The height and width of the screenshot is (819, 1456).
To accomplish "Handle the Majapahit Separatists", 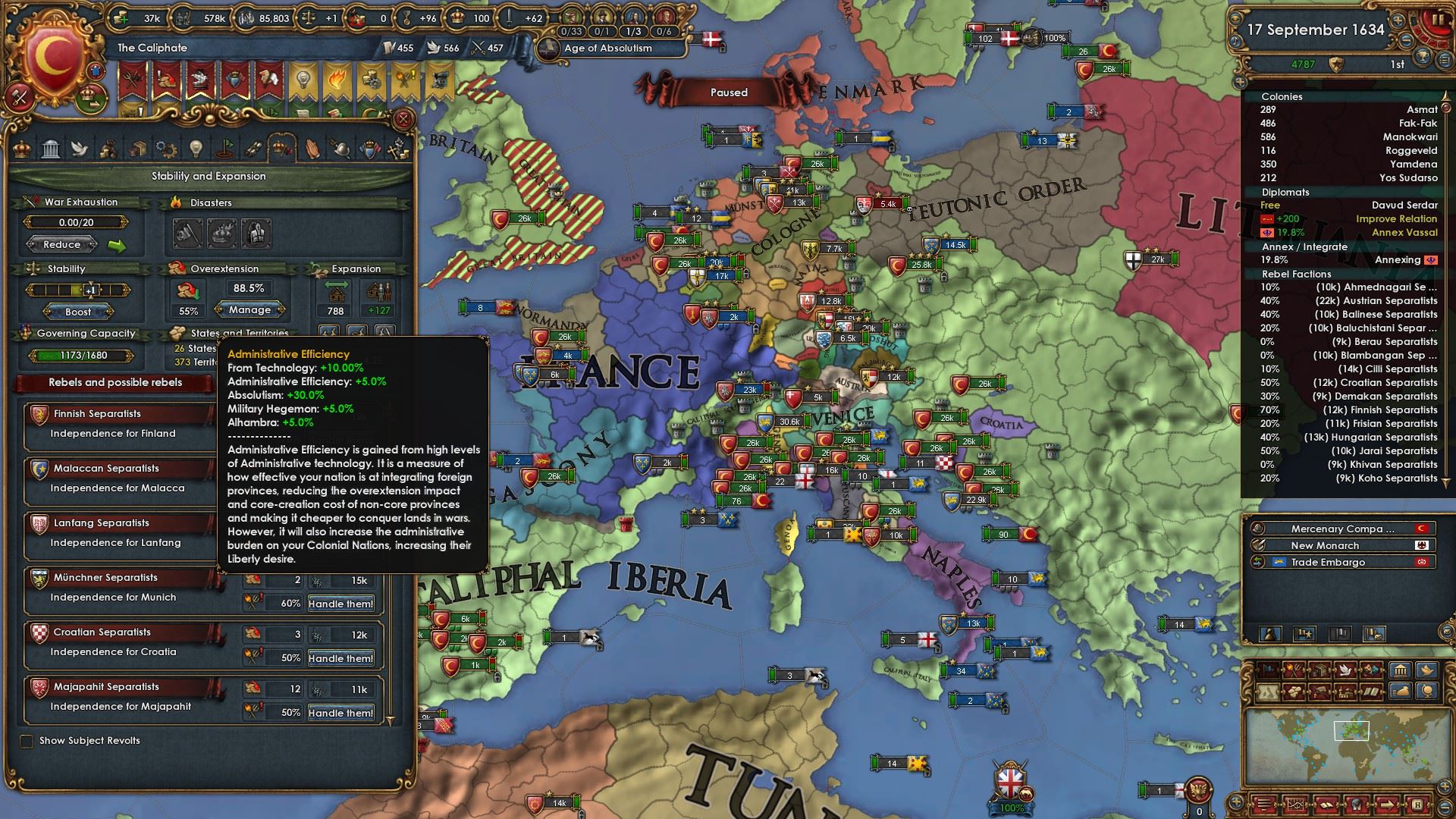I will tap(340, 713).
